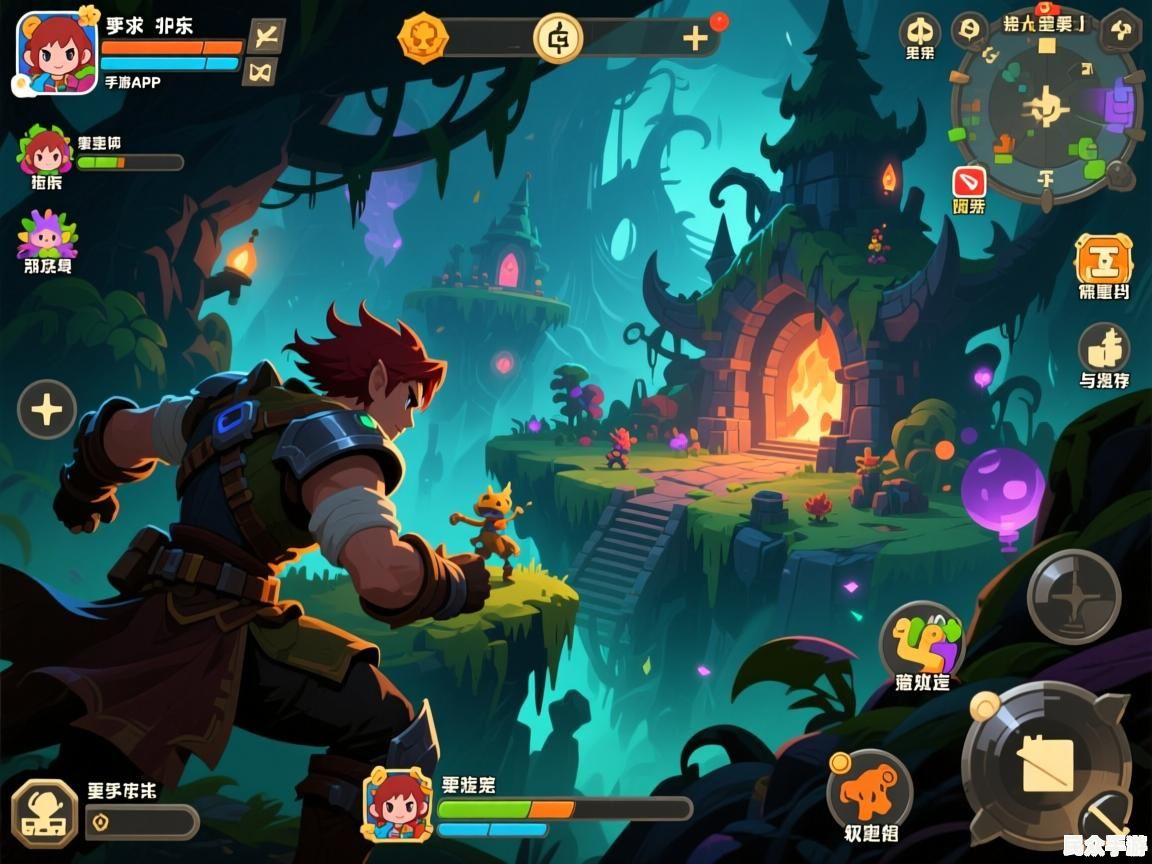Screen dimensions: 1152x864
Task: Select the round gold-glyph icon left of the minimap
Action: (x=919, y=30)
